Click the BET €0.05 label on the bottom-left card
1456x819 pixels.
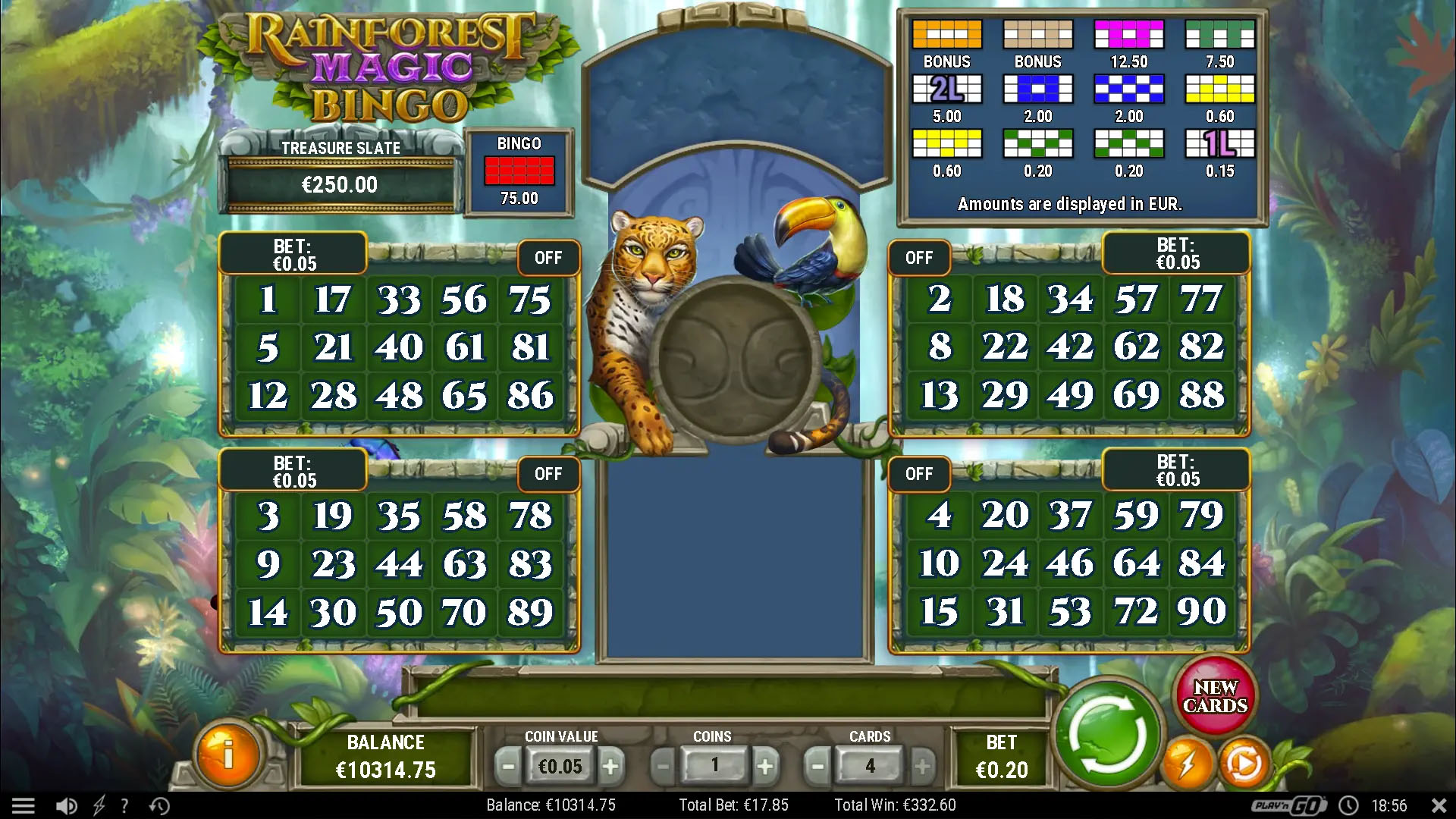293,474
